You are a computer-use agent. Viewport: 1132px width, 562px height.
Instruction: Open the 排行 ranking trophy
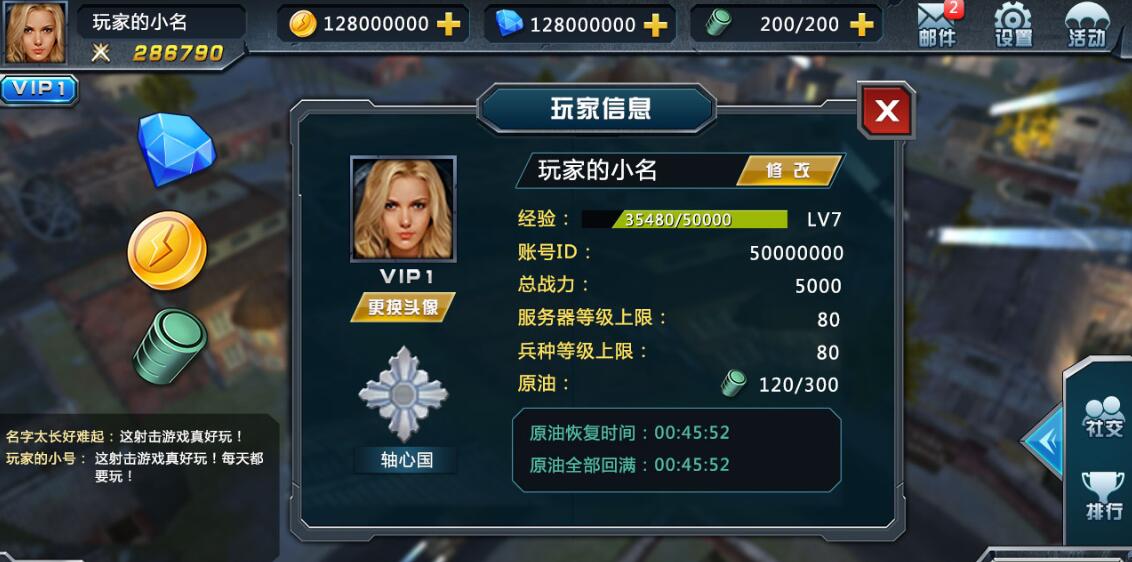pos(1104,495)
